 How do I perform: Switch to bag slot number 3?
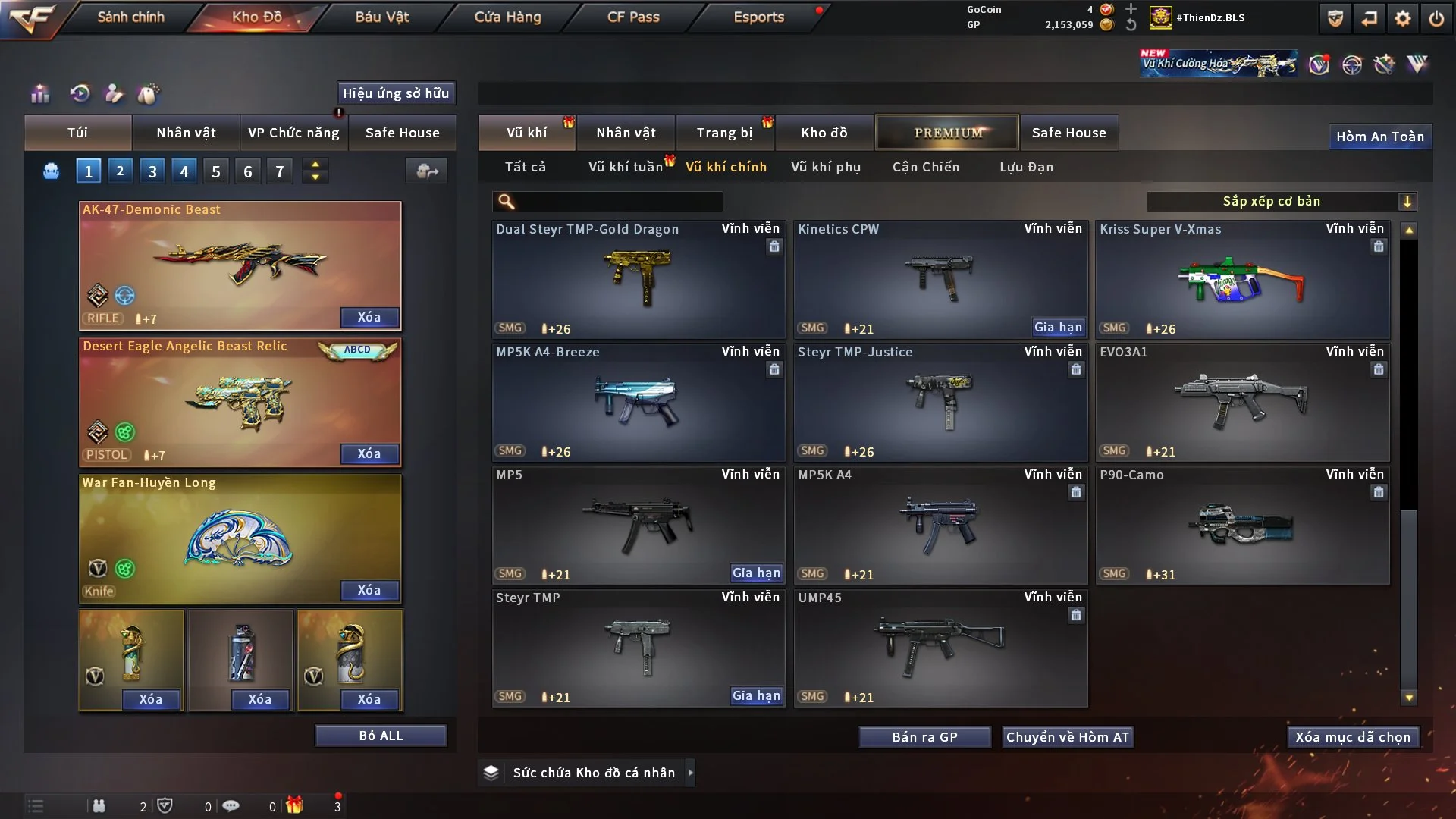pyautogui.click(x=152, y=171)
